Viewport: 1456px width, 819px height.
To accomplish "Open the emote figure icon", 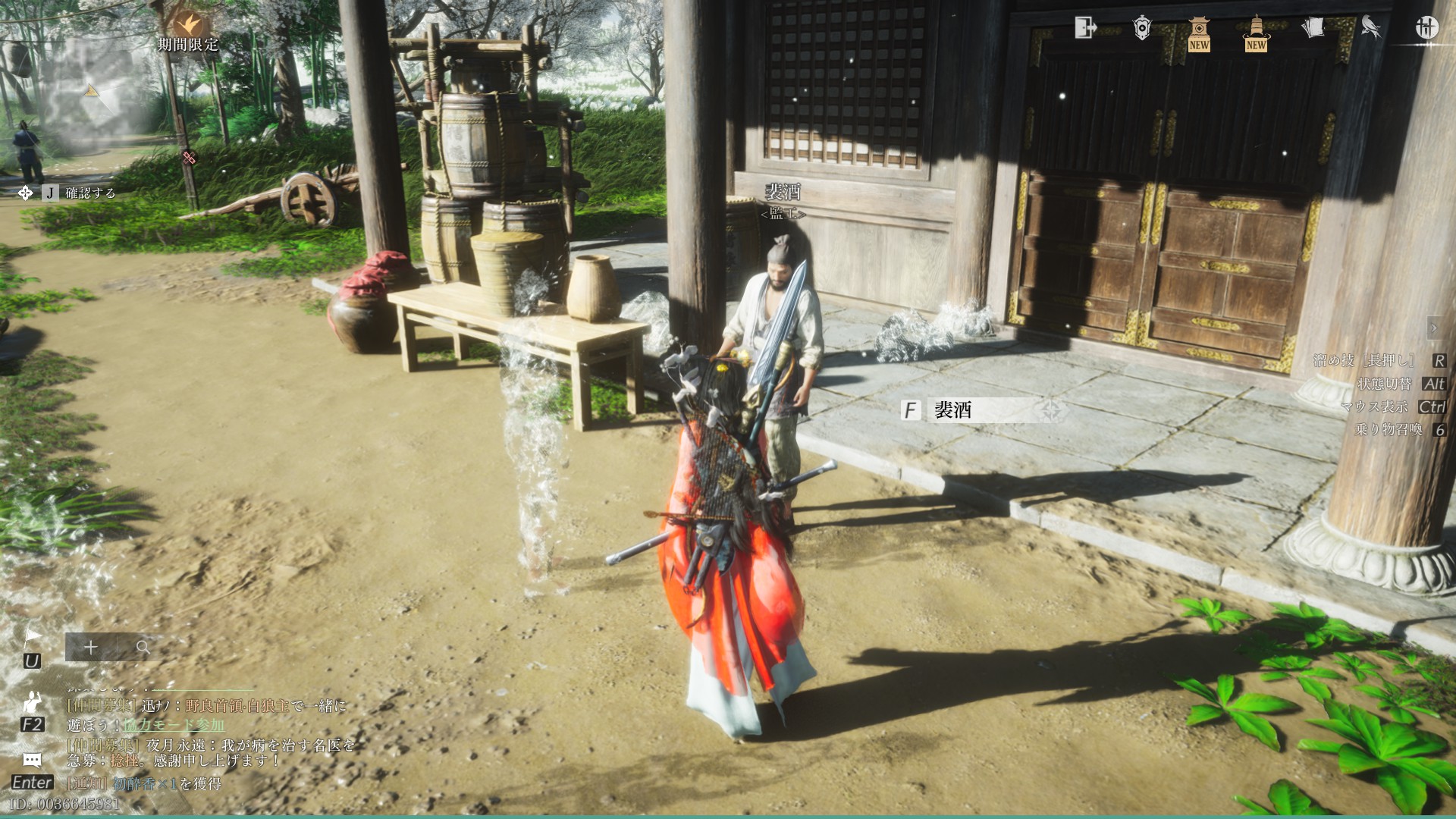I will tap(32, 701).
